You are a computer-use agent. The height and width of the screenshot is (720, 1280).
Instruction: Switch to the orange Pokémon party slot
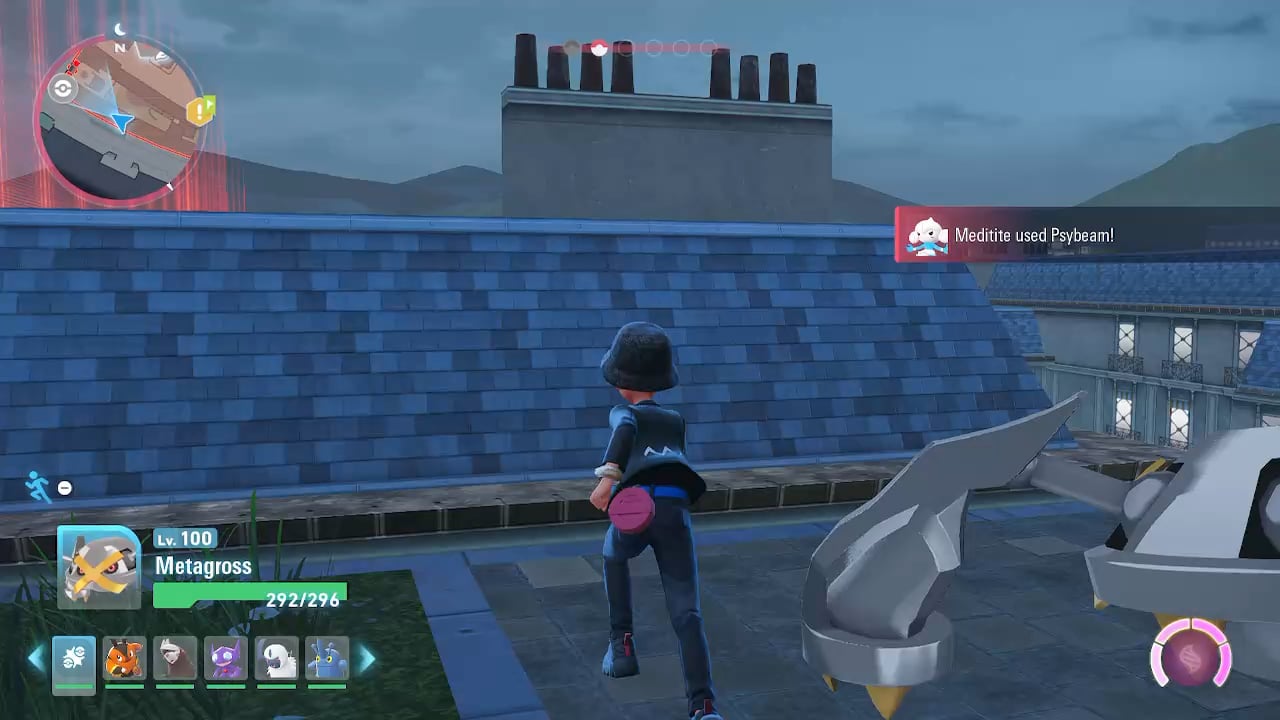(125, 660)
